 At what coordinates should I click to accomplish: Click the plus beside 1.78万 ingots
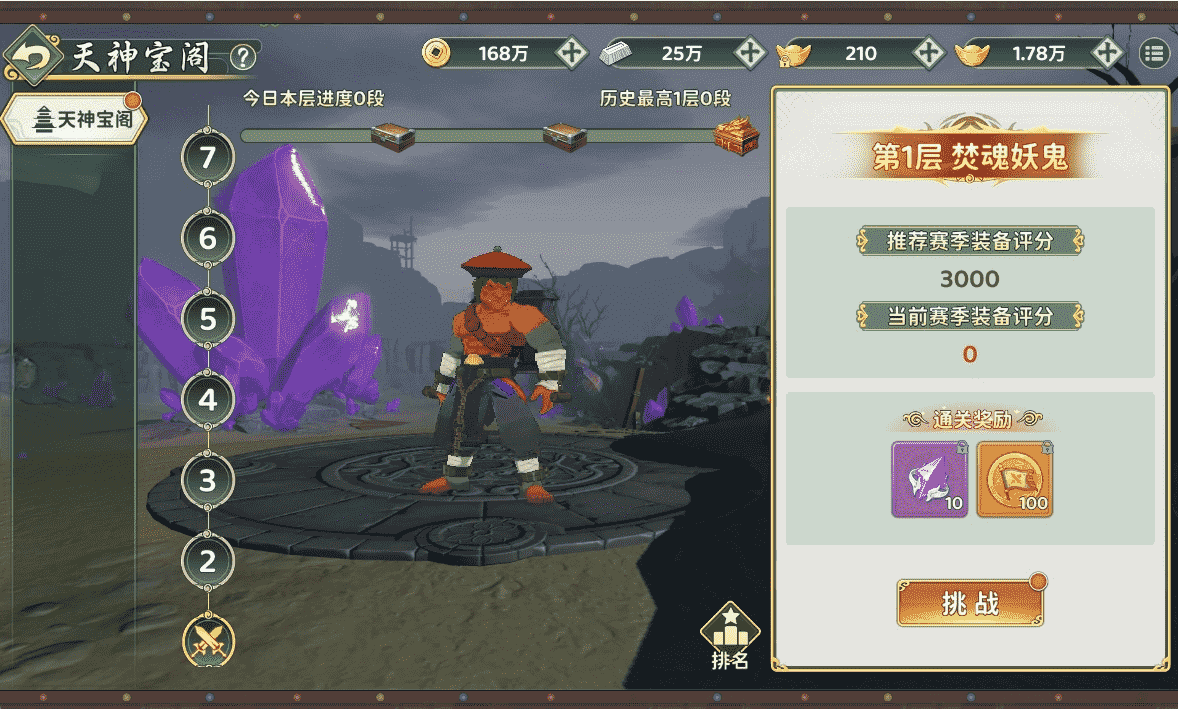pyautogui.click(x=1106, y=53)
